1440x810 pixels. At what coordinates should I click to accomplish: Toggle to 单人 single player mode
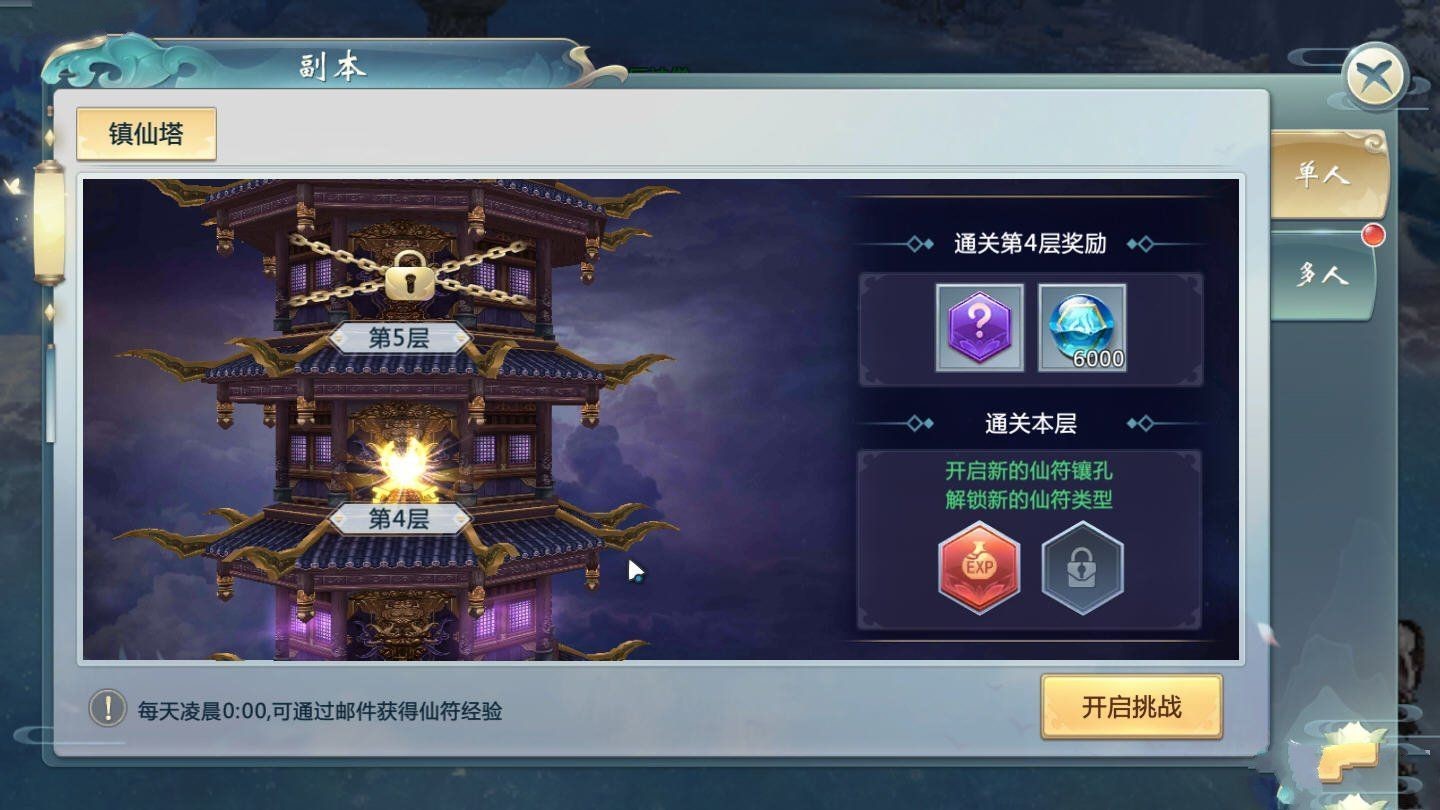1324,174
